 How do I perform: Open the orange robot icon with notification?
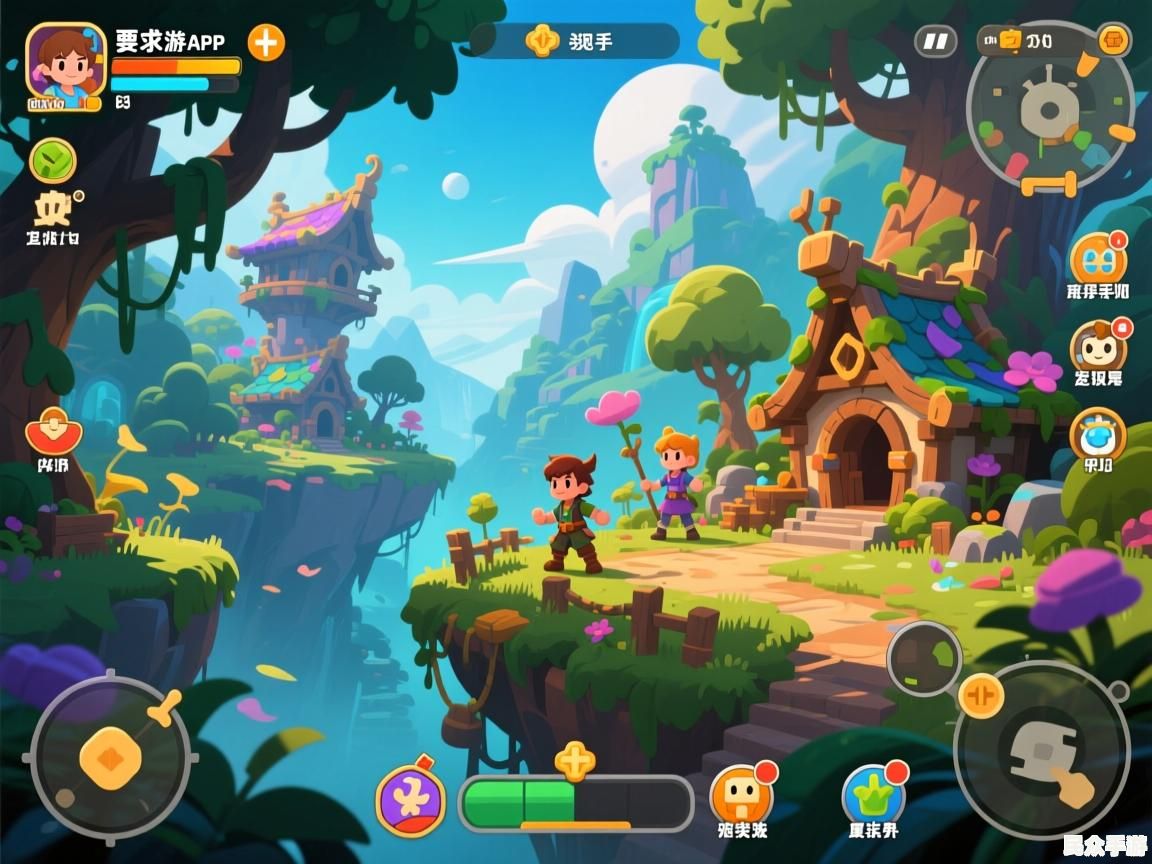coord(1098,259)
